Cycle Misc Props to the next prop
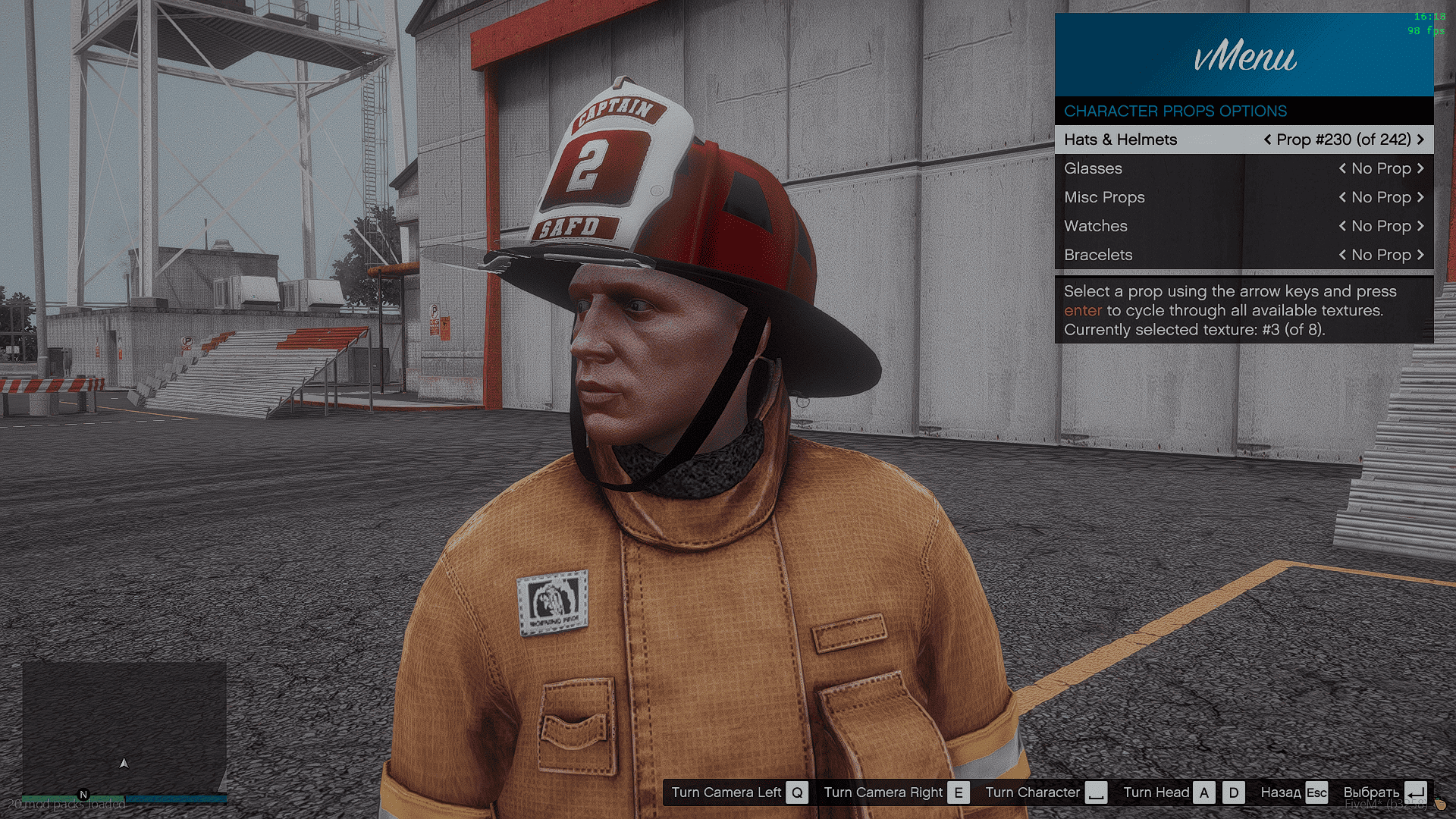1456x819 pixels. coord(1420,197)
